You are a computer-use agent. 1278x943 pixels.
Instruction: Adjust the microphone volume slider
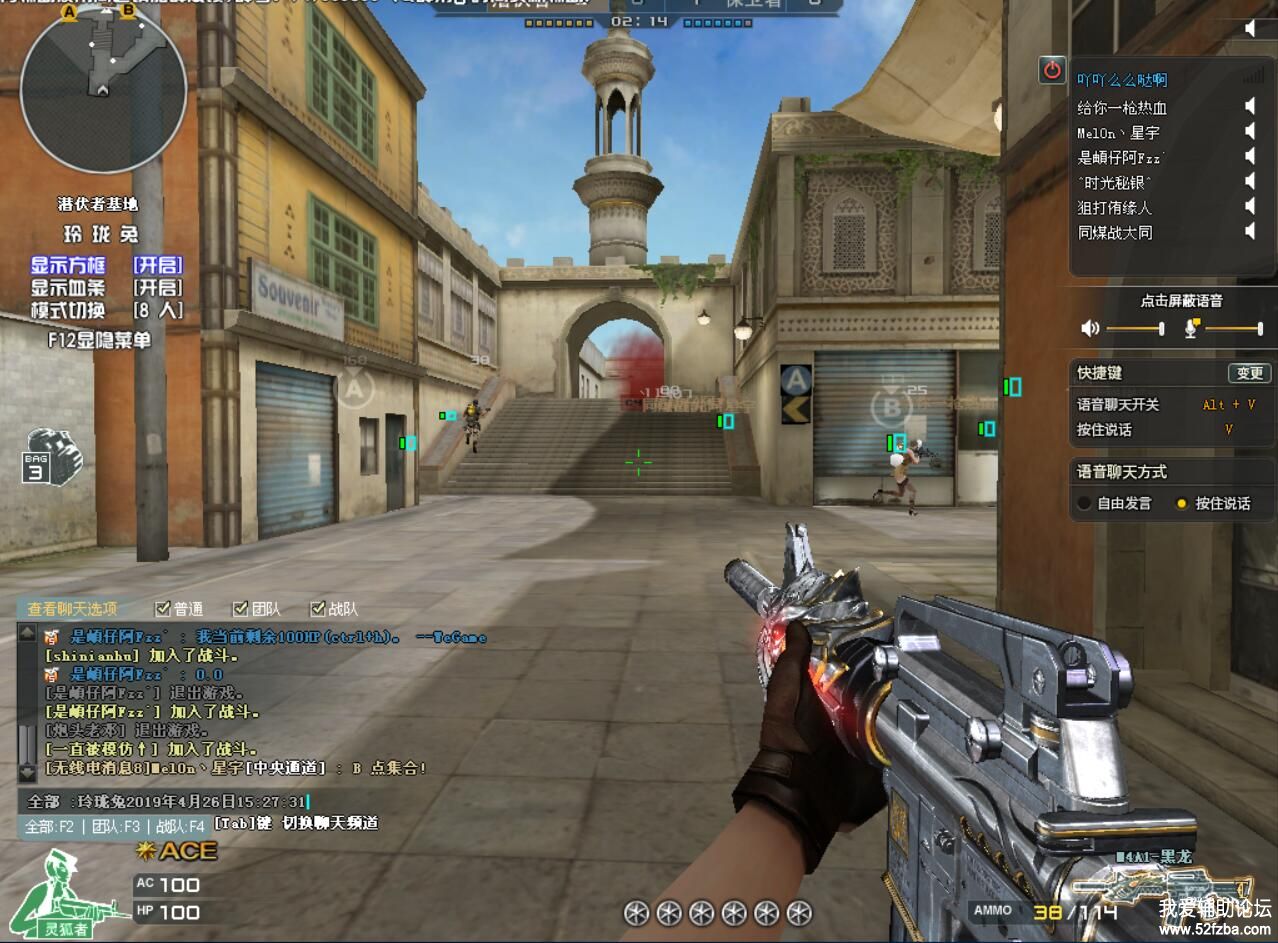click(x=1234, y=328)
